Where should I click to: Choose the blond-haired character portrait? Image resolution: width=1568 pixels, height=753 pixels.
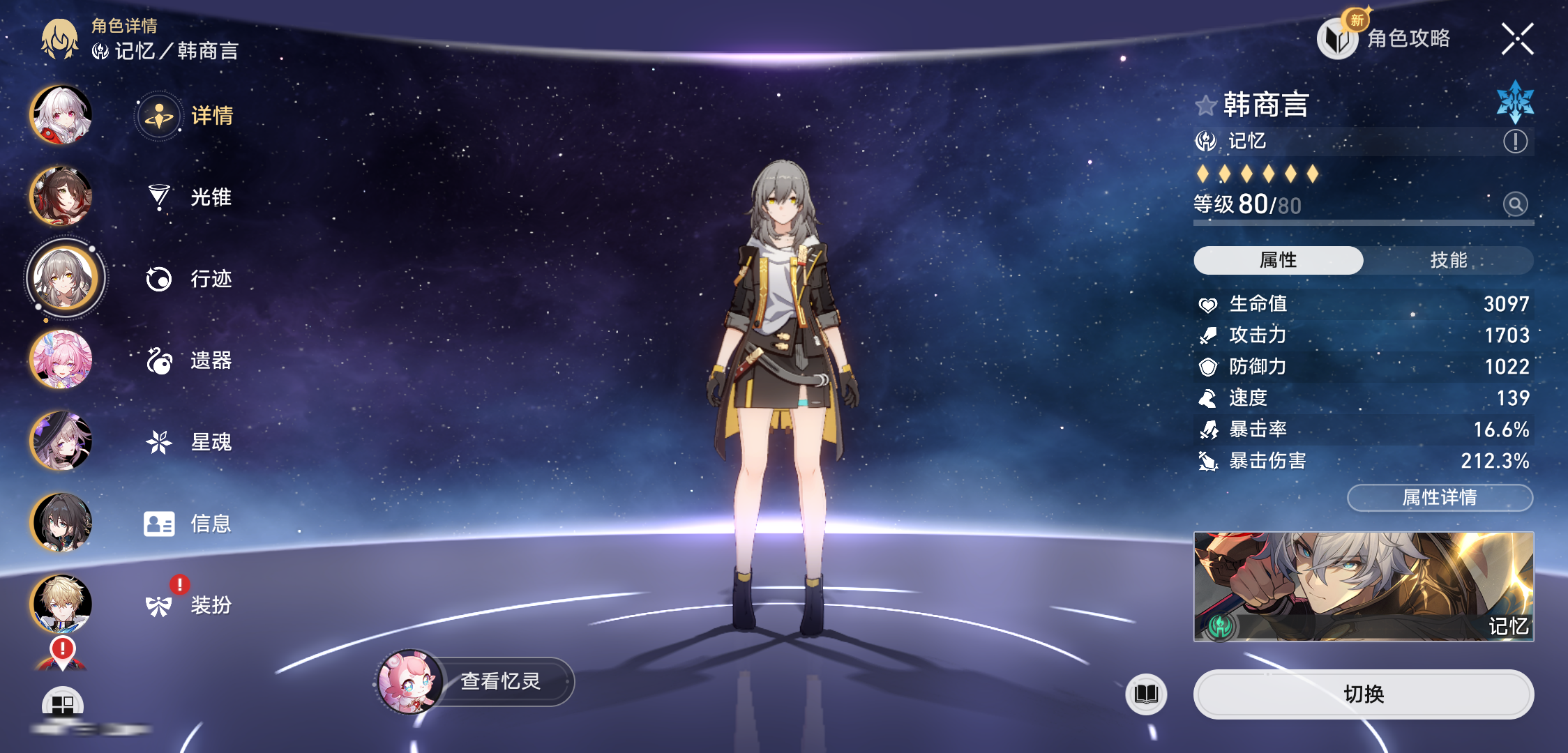[61, 604]
